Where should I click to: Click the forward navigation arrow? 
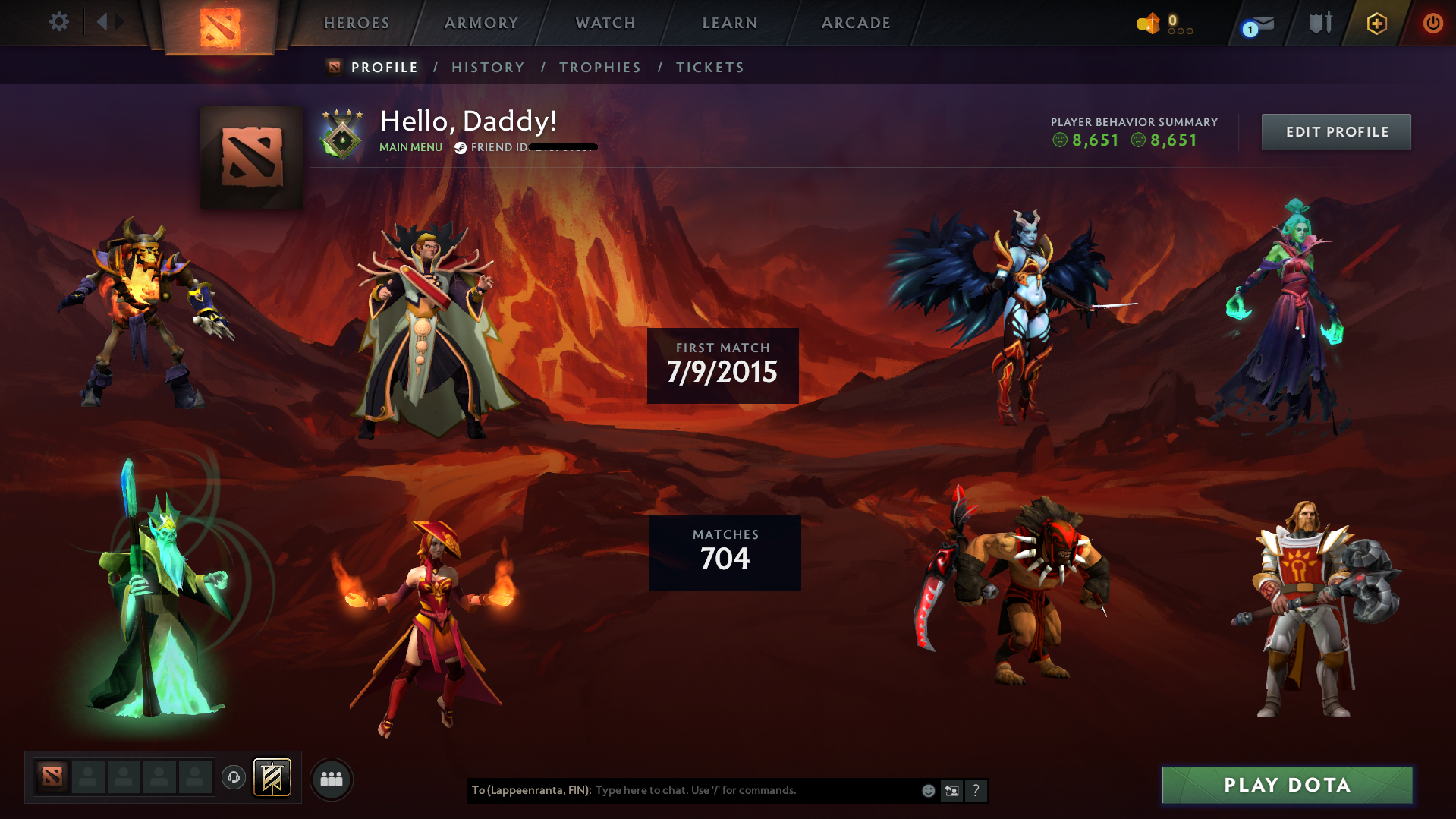120,21
